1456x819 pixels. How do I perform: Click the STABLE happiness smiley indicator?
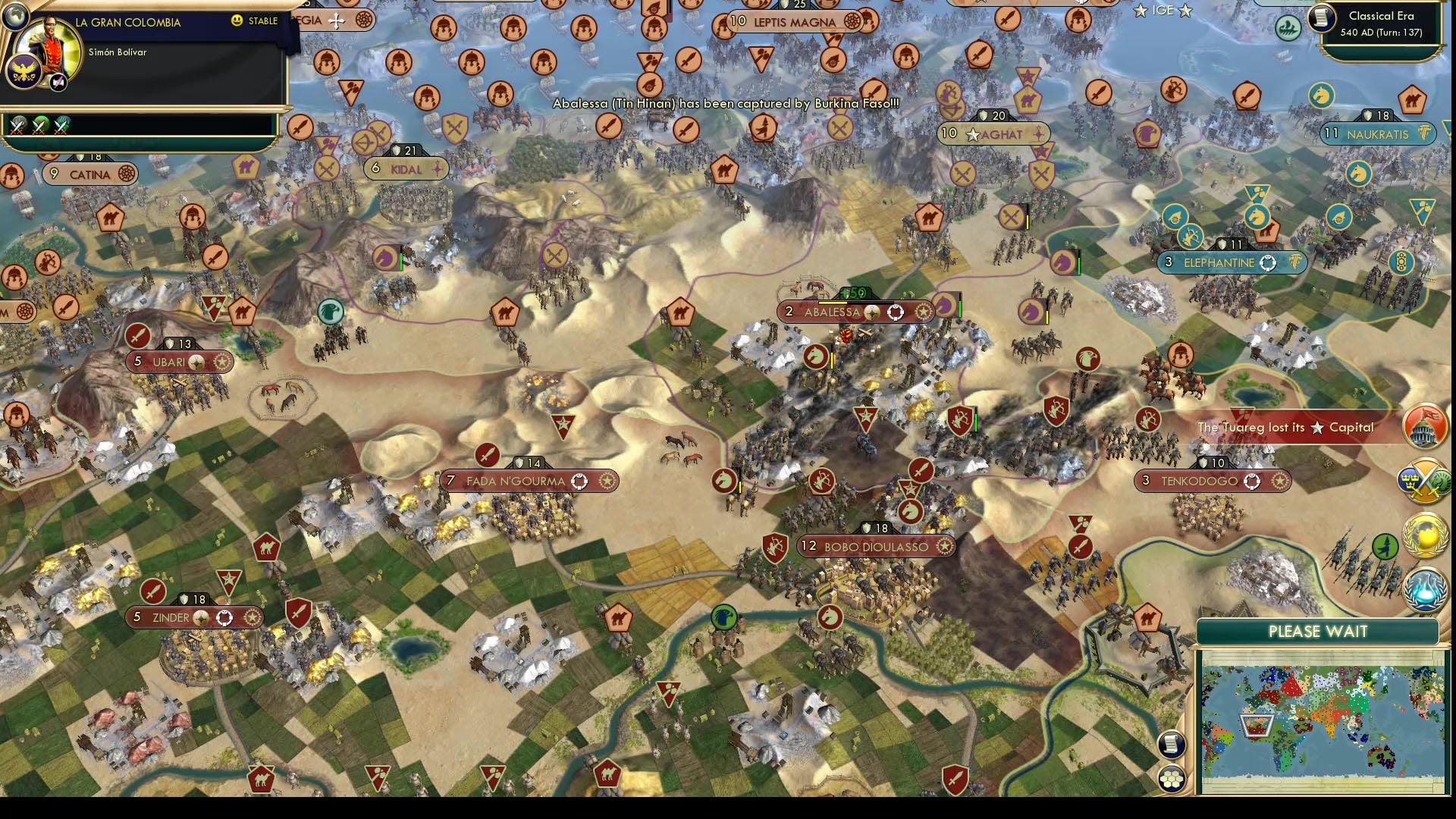[237, 21]
